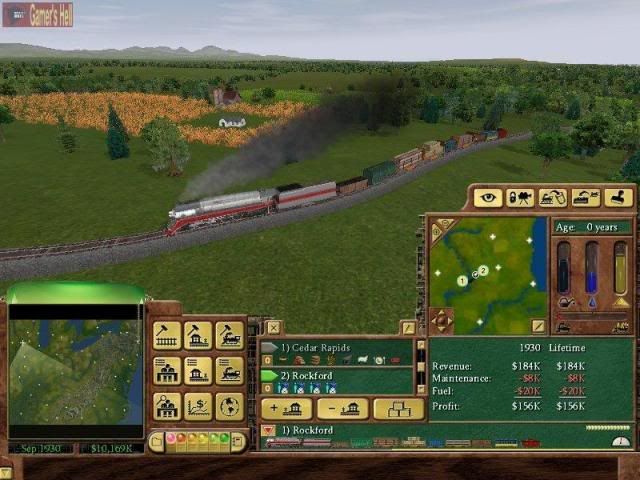
Task: Open the train list button
Action: [x=230, y=371]
